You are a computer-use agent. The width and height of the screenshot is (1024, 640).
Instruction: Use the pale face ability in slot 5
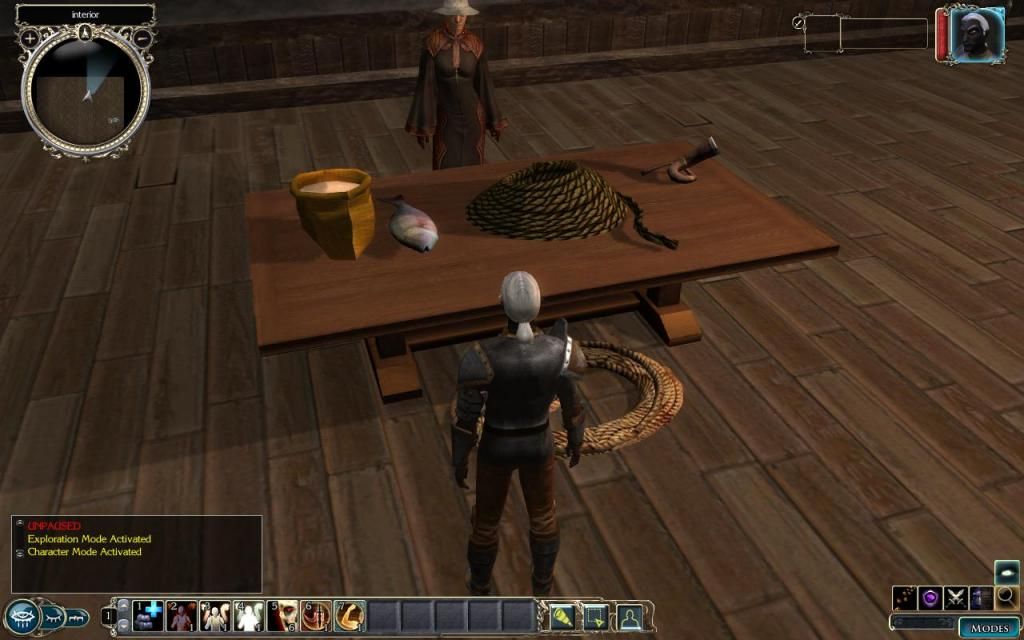(283, 616)
